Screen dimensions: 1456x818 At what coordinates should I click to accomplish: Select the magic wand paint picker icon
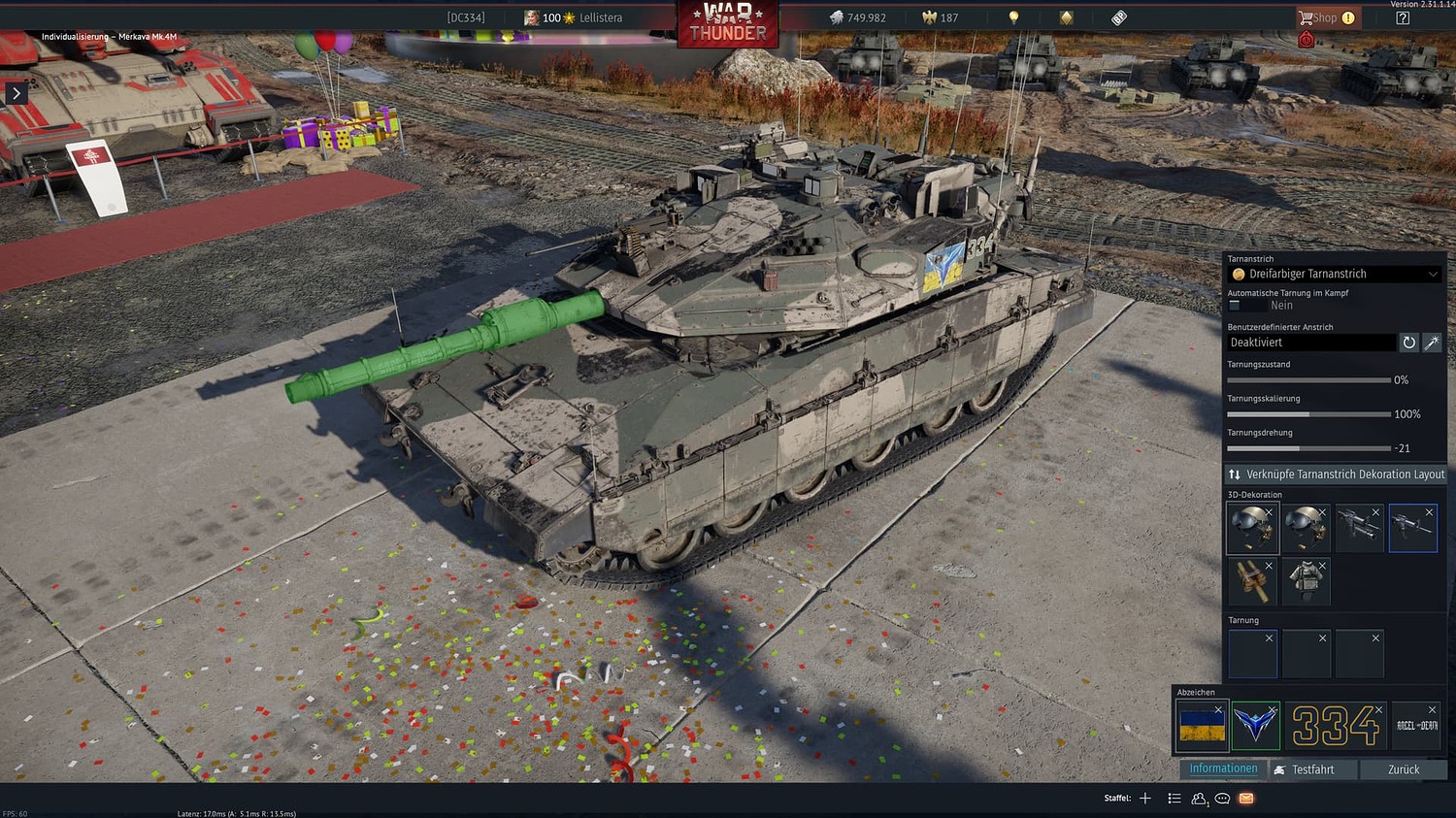[x=1433, y=343]
